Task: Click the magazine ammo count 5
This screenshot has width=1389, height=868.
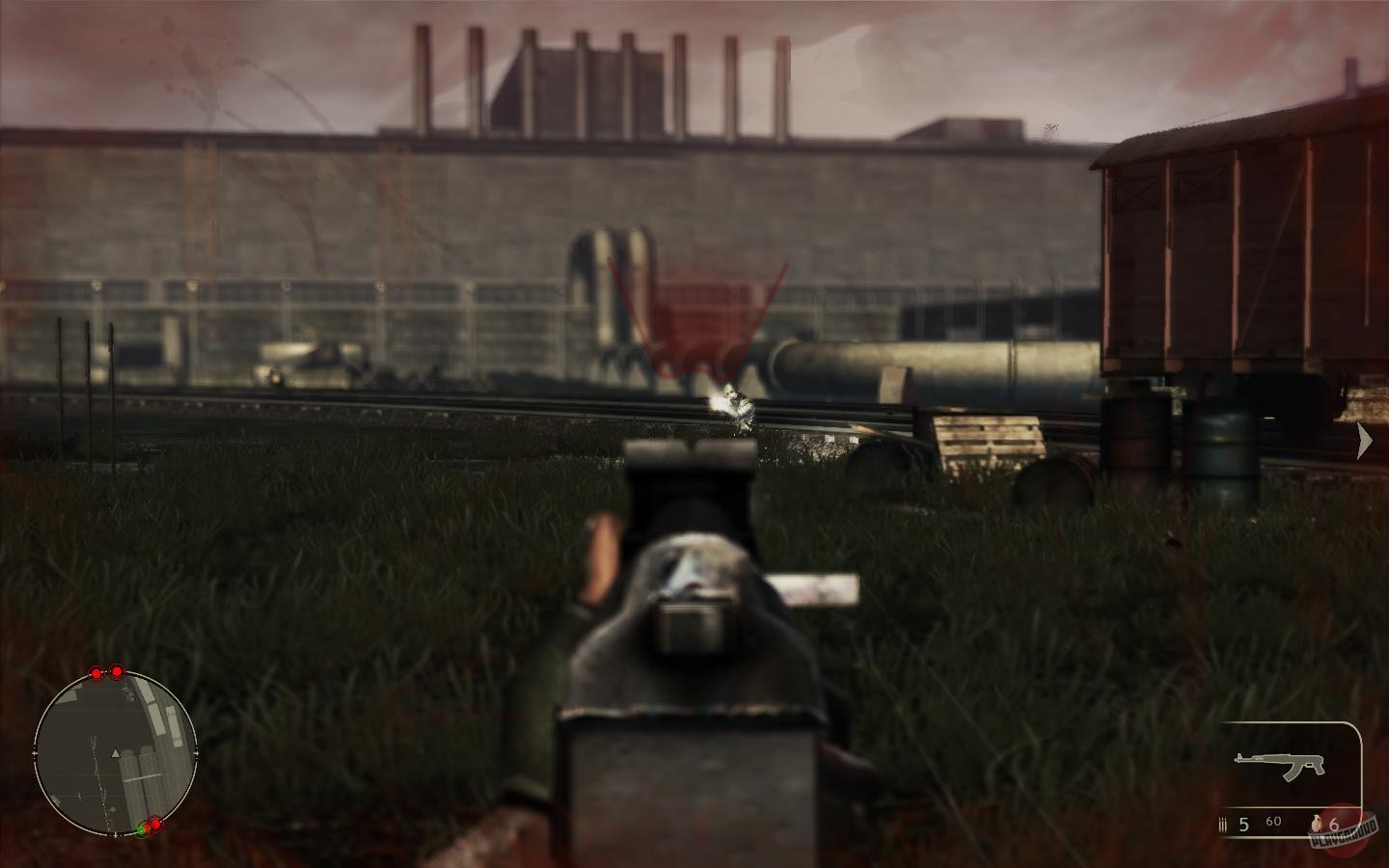Action: (1243, 825)
